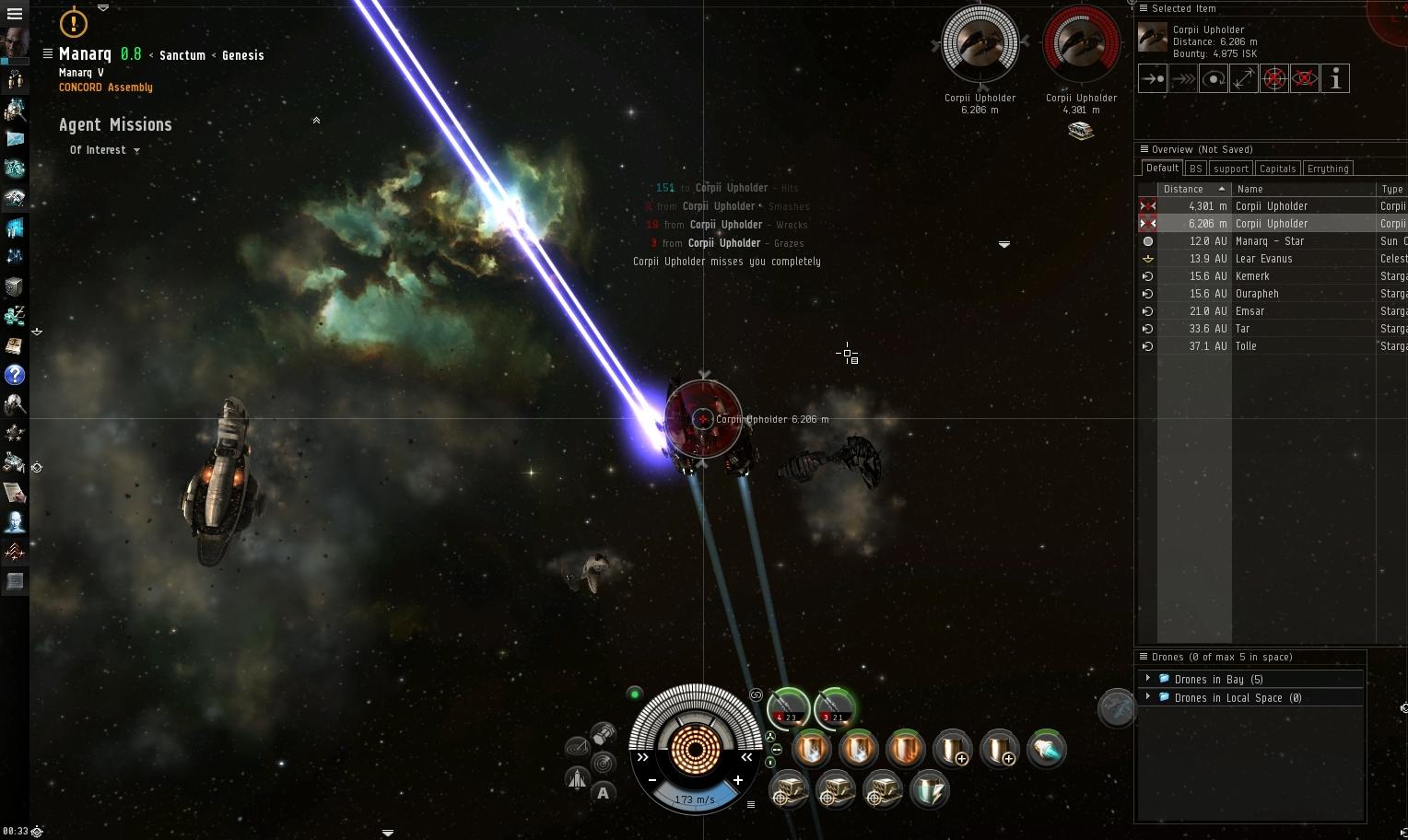
Task: Expand the Drones in Local Space (0) group
Action: (x=1147, y=697)
